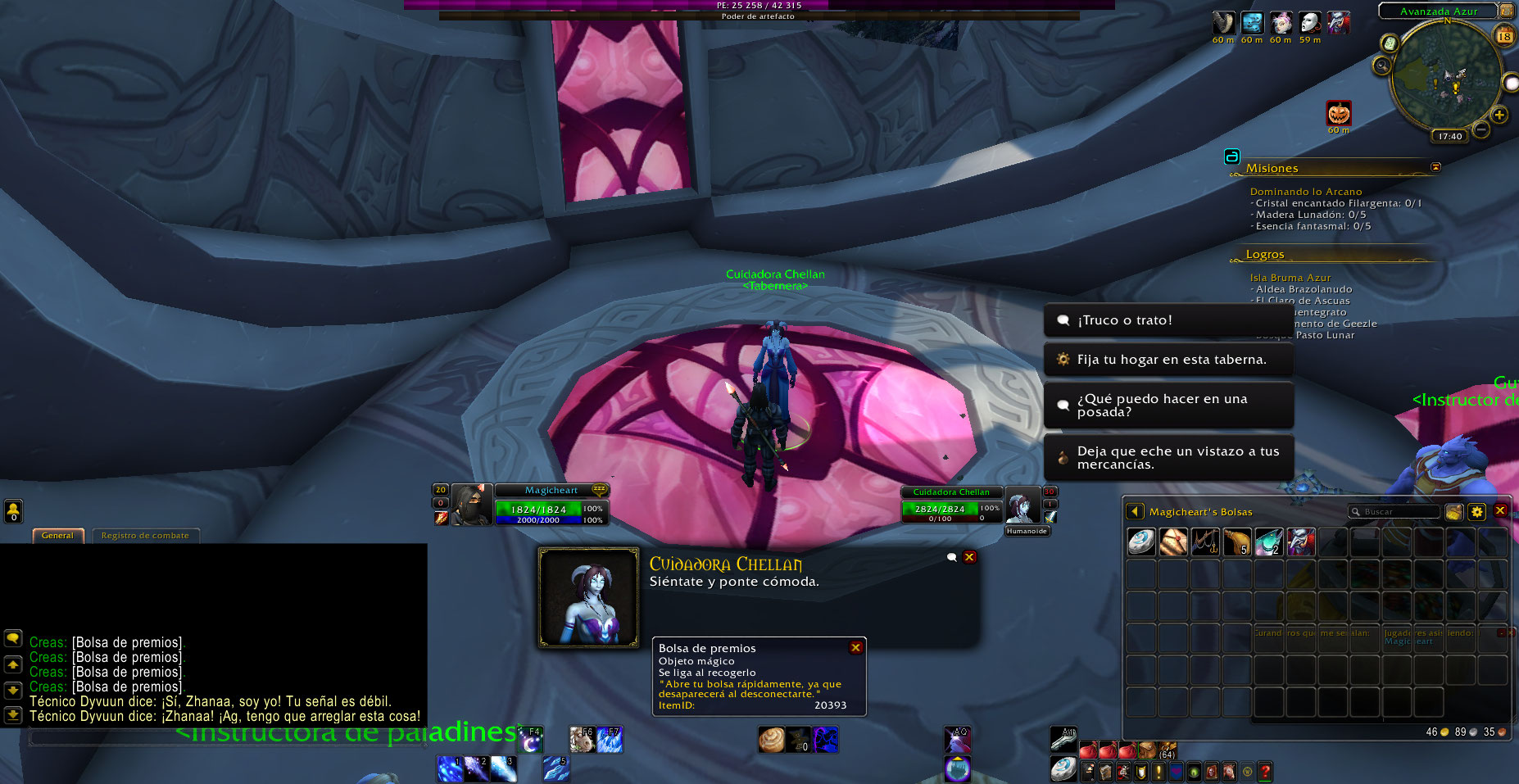Image resolution: width=1519 pixels, height=784 pixels.
Task: Select the fish item stack in the bag
Action: (x=1268, y=542)
